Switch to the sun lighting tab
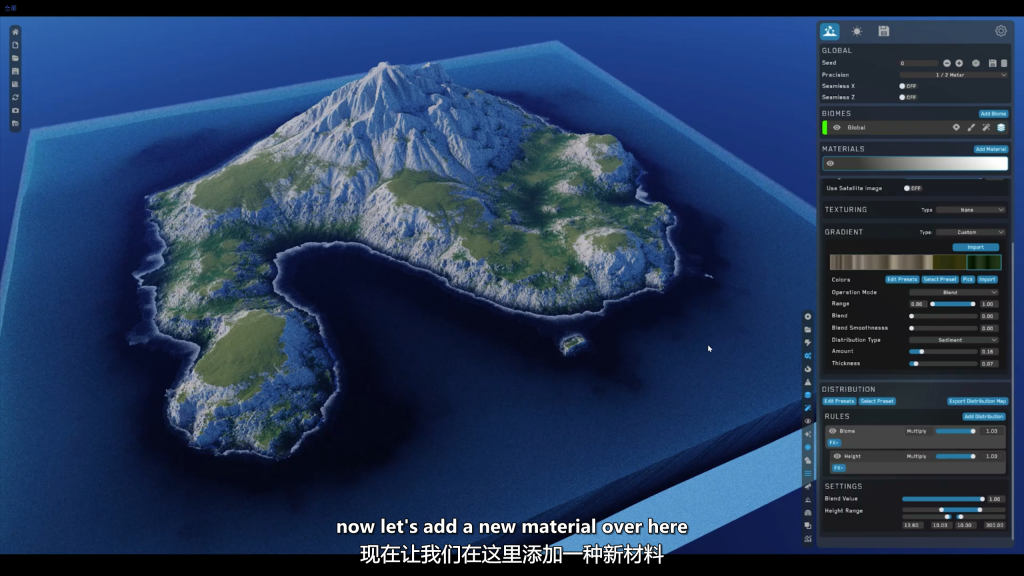Image resolution: width=1024 pixels, height=576 pixels. click(857, 31)
